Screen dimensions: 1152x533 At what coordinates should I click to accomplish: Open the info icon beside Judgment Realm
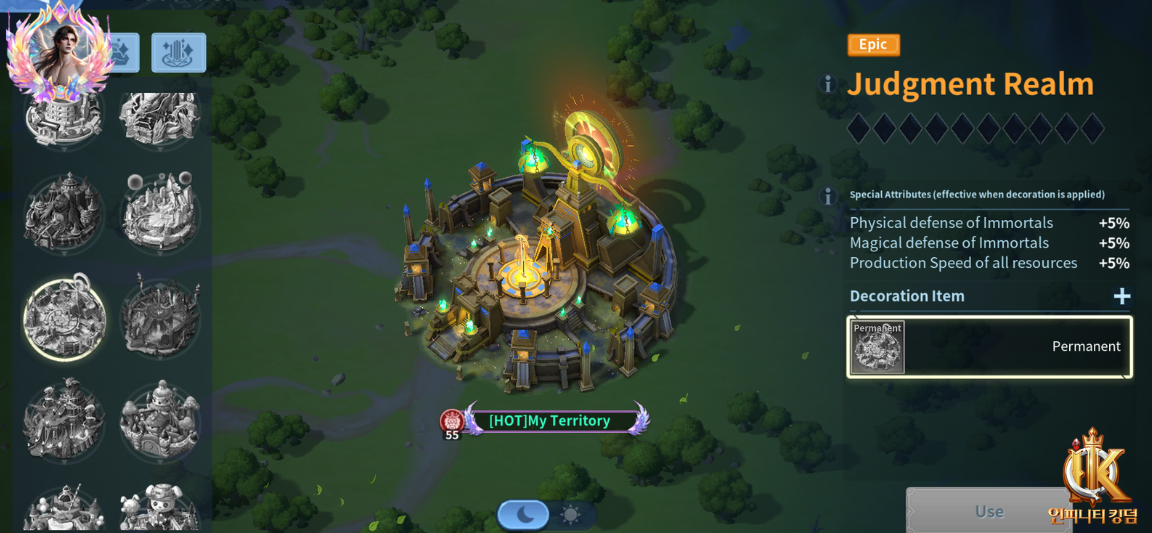[x=827, y=85]
